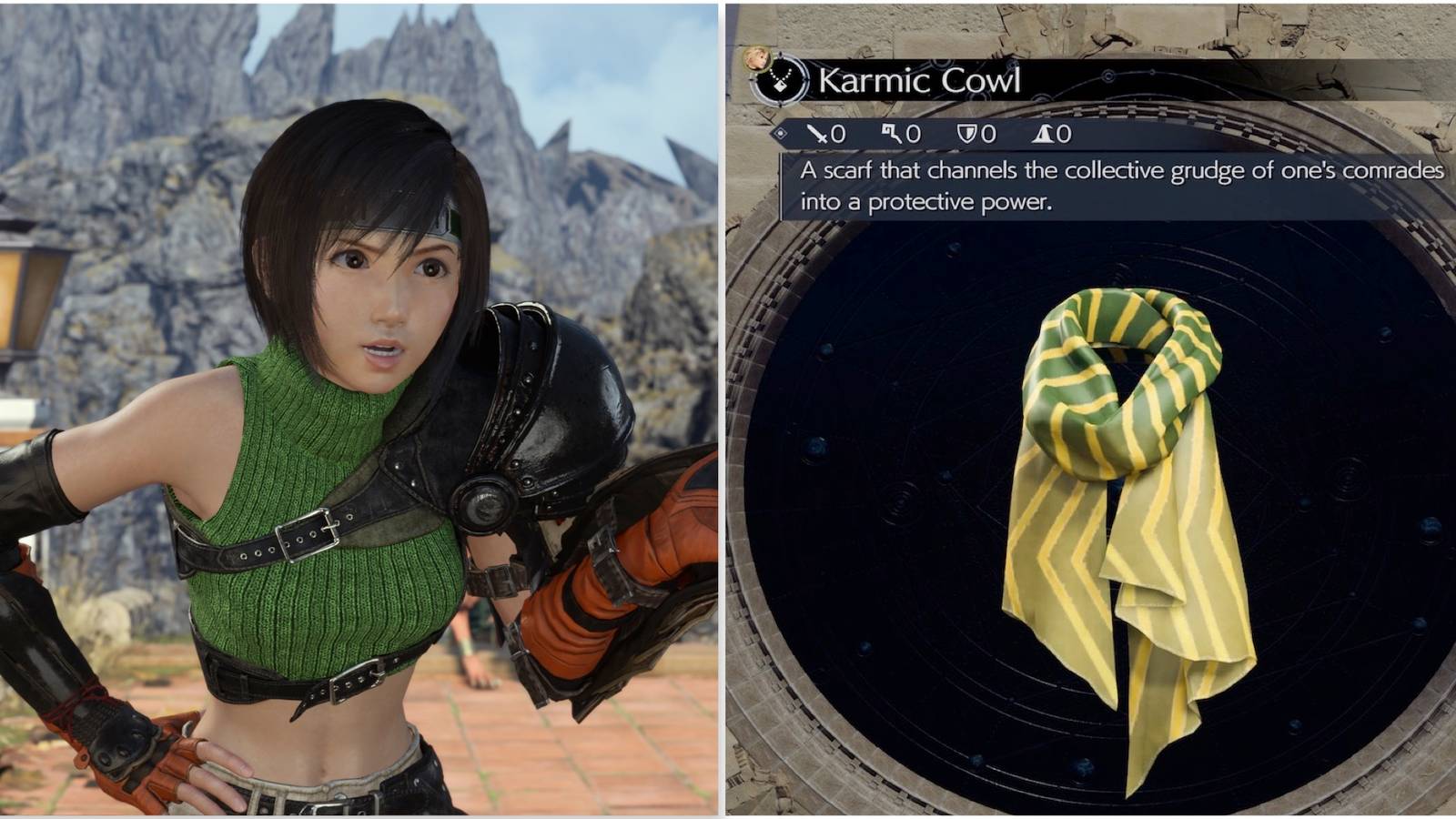Click the wizard hat spirit icon

tap(1042, 135)
